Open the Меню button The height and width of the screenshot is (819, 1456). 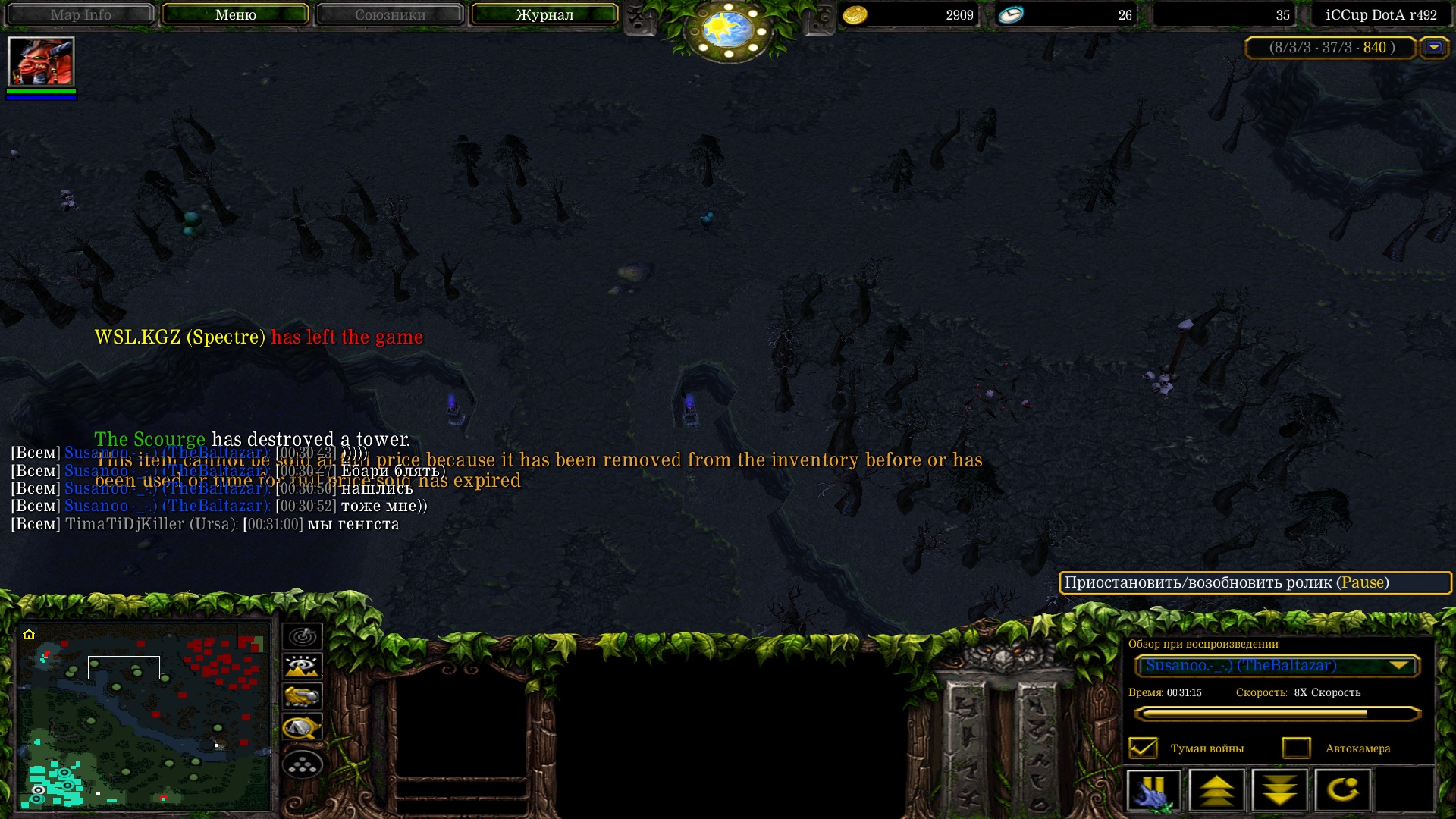(x=235, y=14)
